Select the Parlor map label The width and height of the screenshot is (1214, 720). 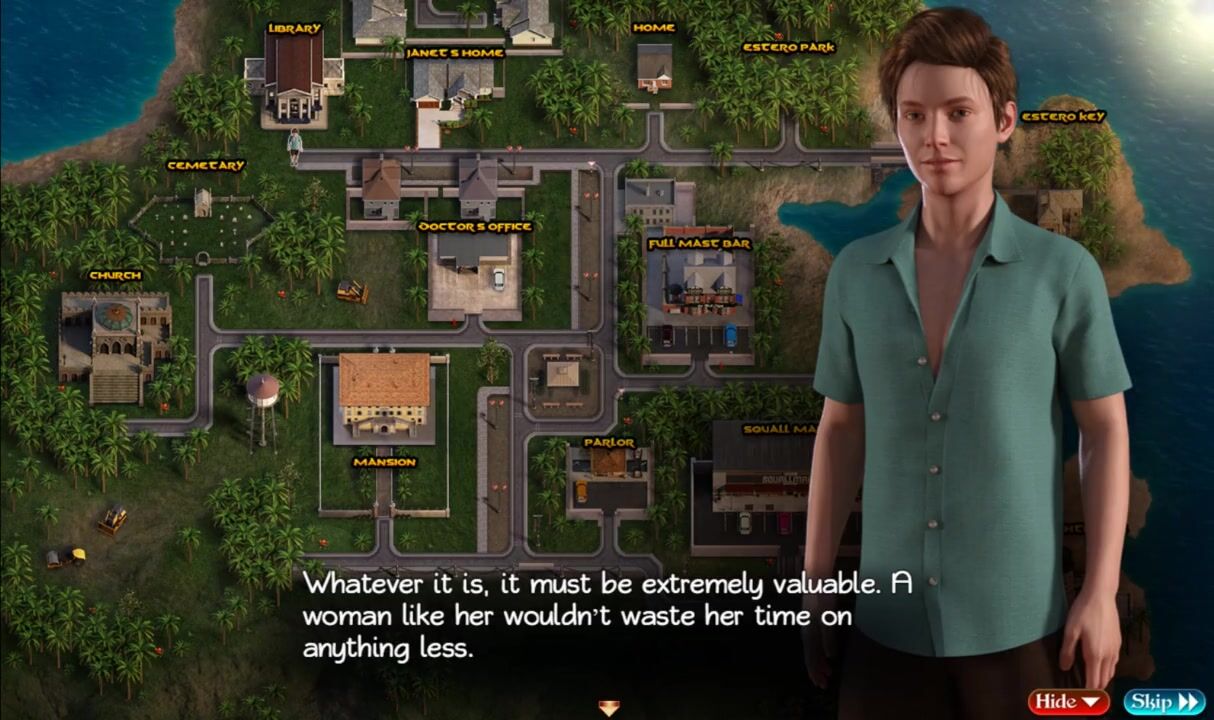click(609, 442)
